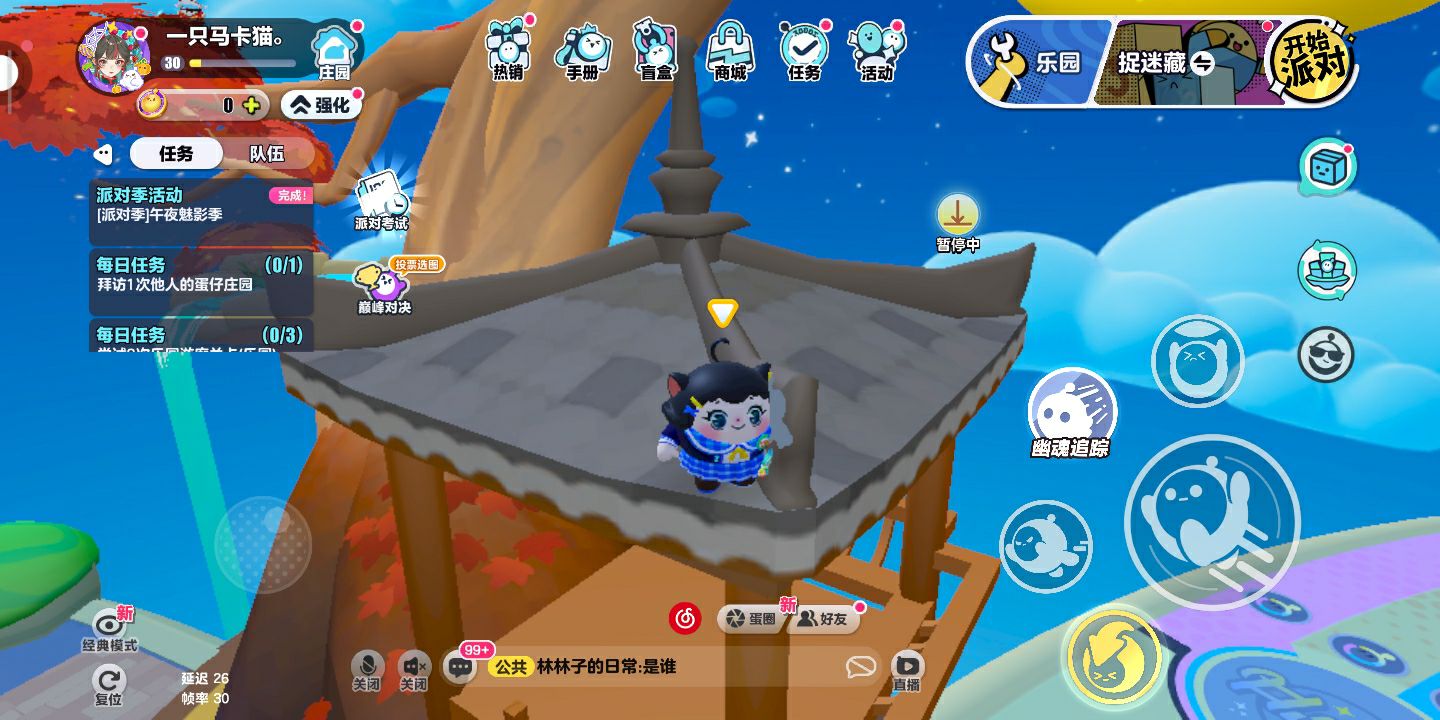This screenshot has height=720, width=1440.
Task: Click the 复位 reset position button
Action: pos(108,683)
